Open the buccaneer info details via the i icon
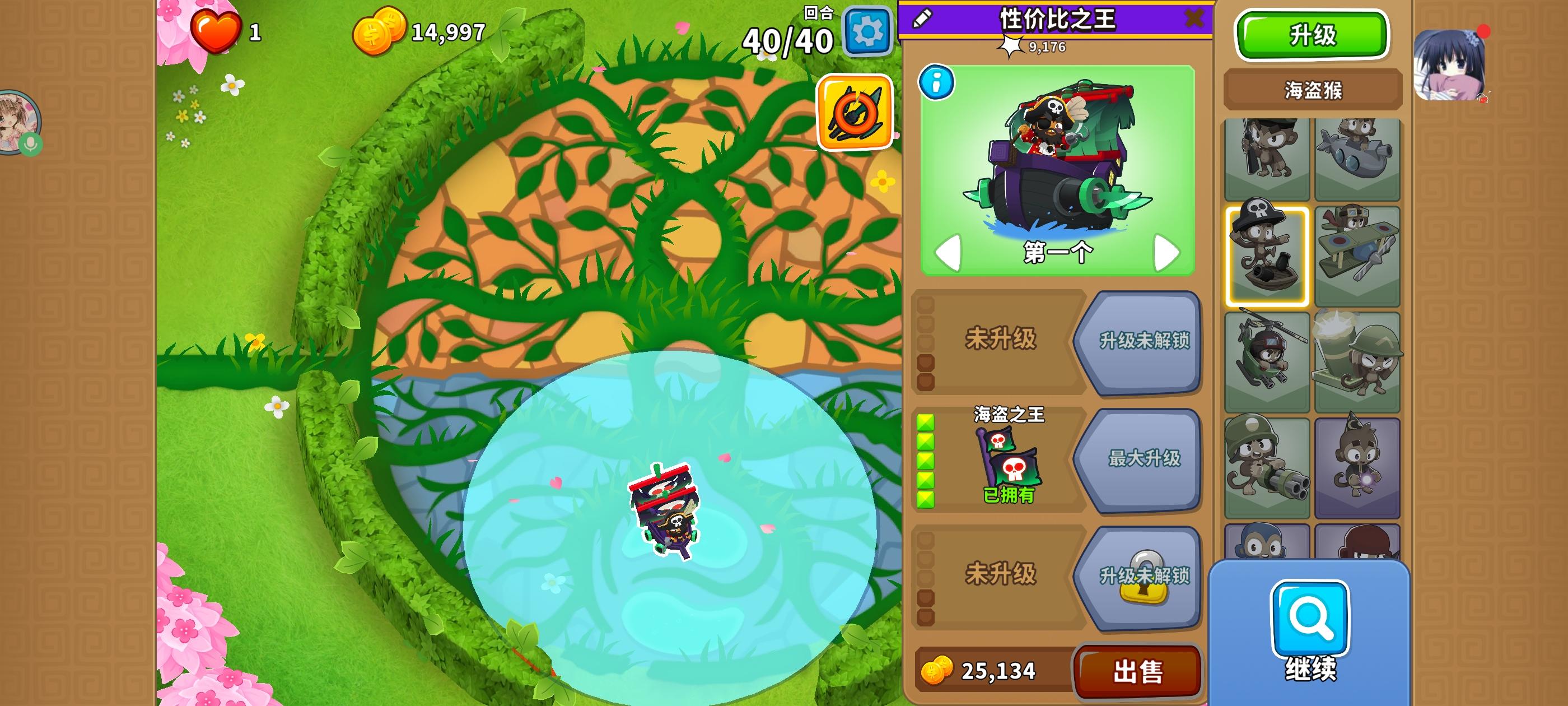The height and width of the screenshot is (706, 1568). tap(937, 82)
